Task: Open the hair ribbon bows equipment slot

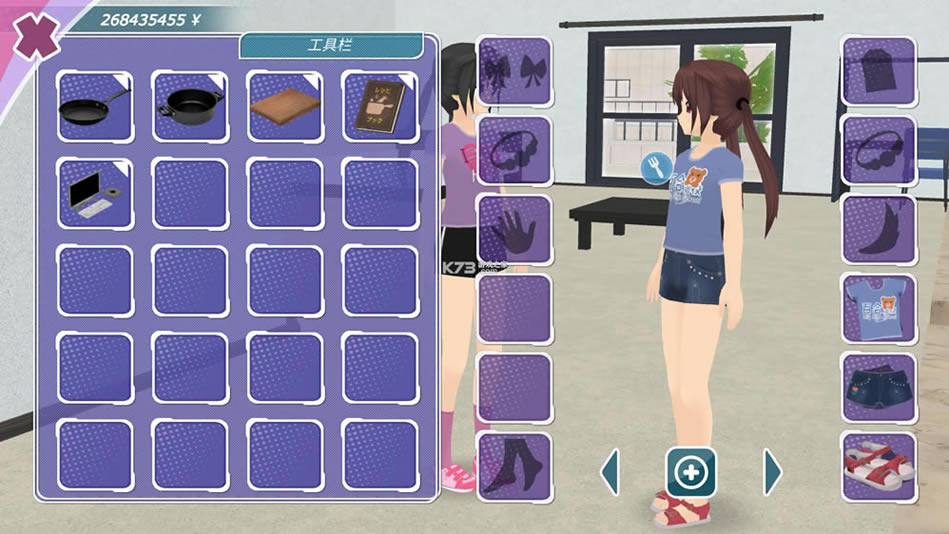Action: click(x=515, y=71)
